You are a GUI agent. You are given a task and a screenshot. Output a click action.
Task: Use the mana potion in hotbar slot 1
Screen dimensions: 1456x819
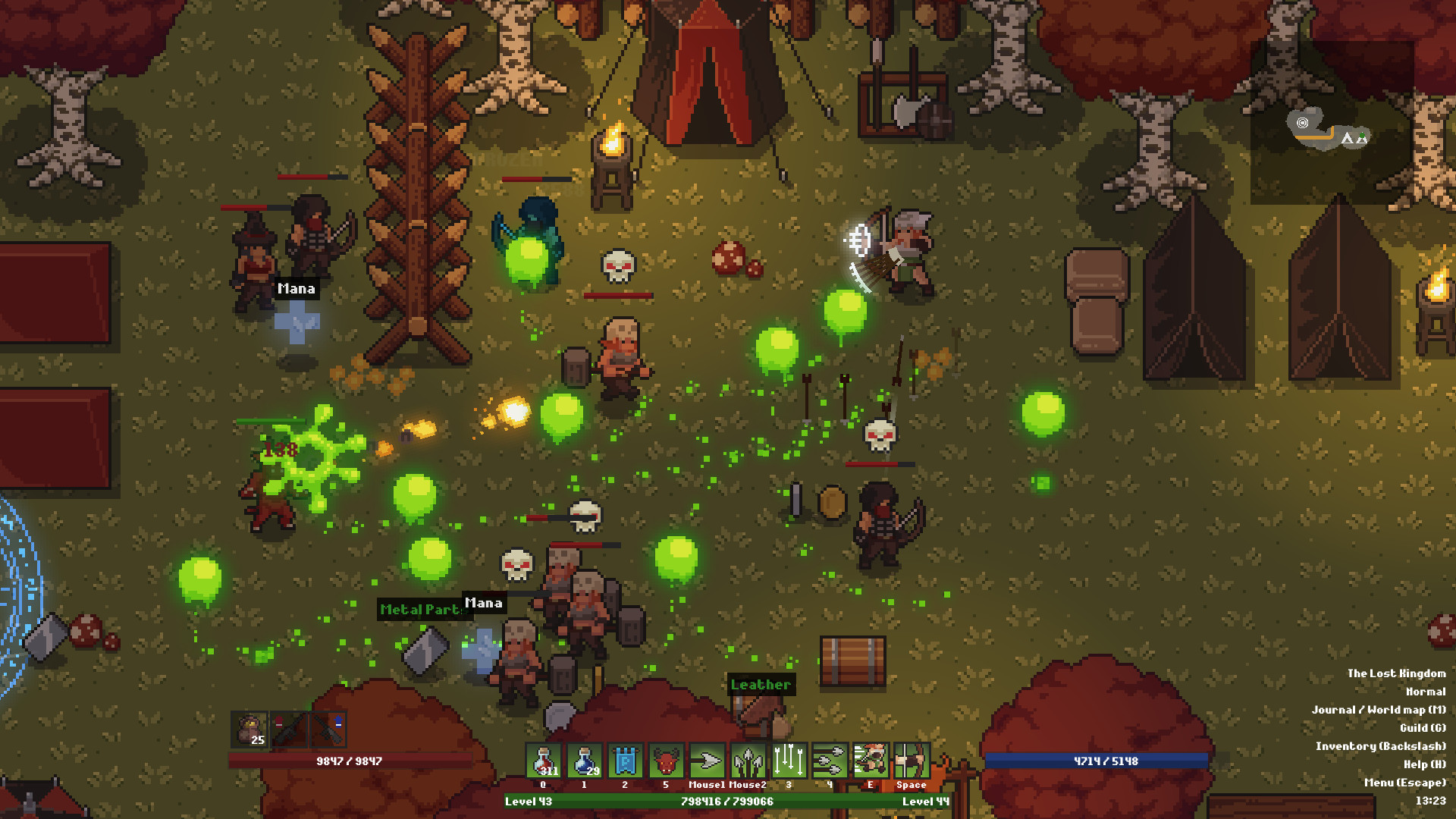click(x=583, y=762)
